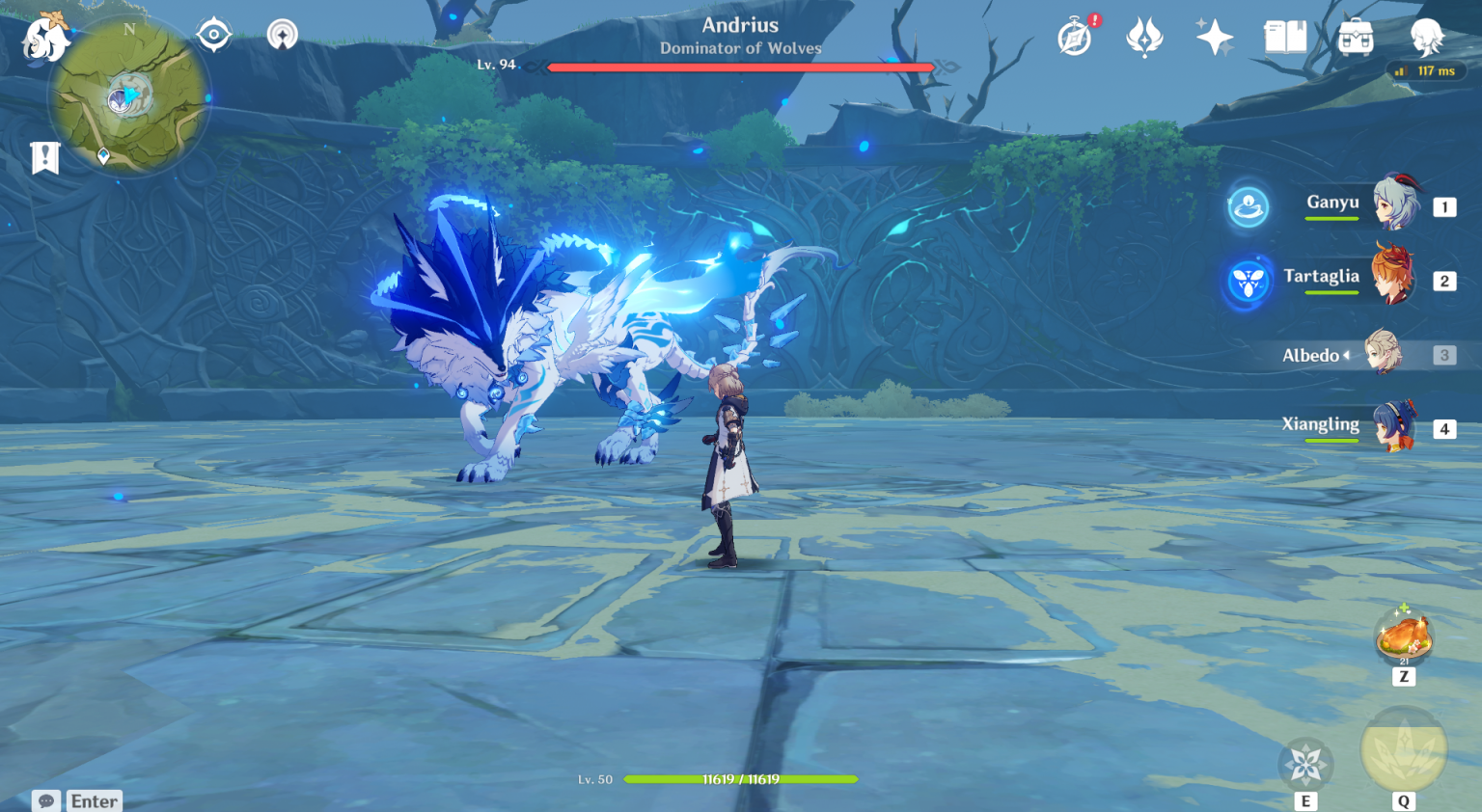Viewport: 1482px width, 812px height.
Task: Open the Adventurer Handbook
Action: coord(1283,39)
